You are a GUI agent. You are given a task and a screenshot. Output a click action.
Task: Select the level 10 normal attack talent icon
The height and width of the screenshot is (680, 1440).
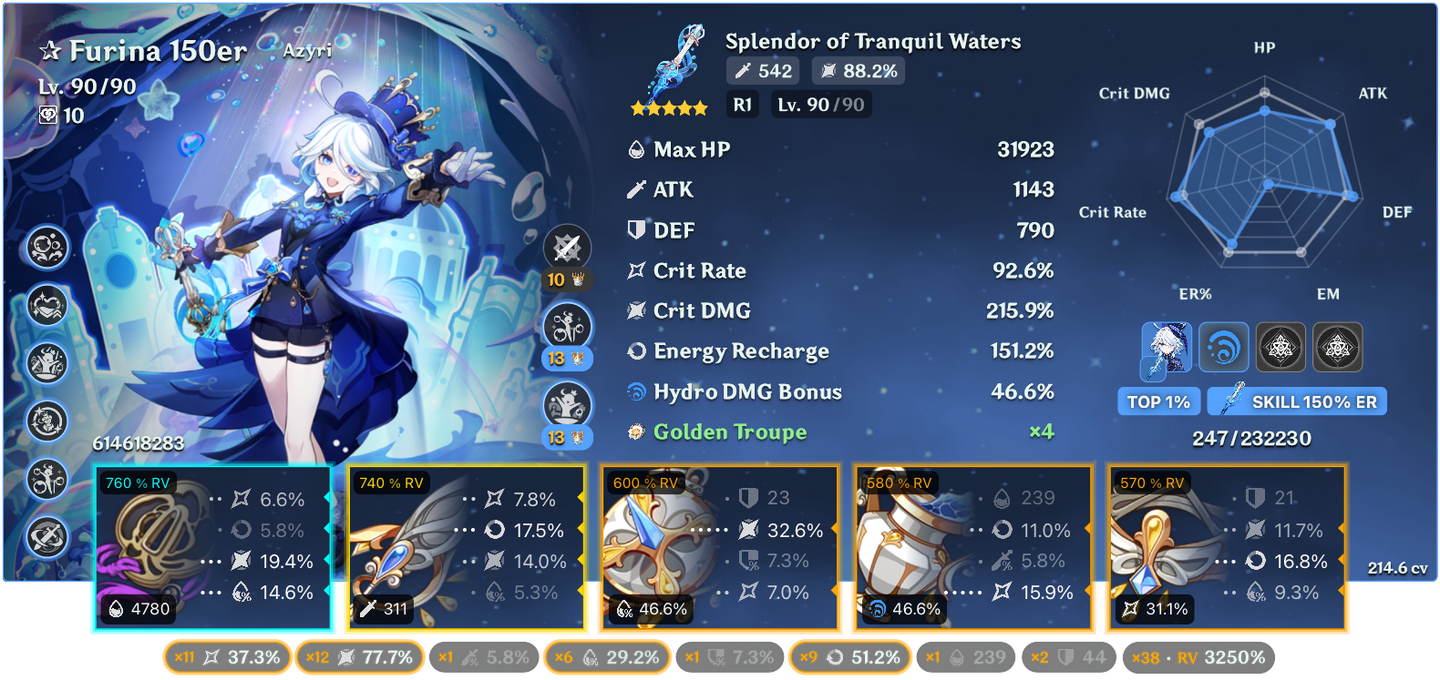(568, 249)
